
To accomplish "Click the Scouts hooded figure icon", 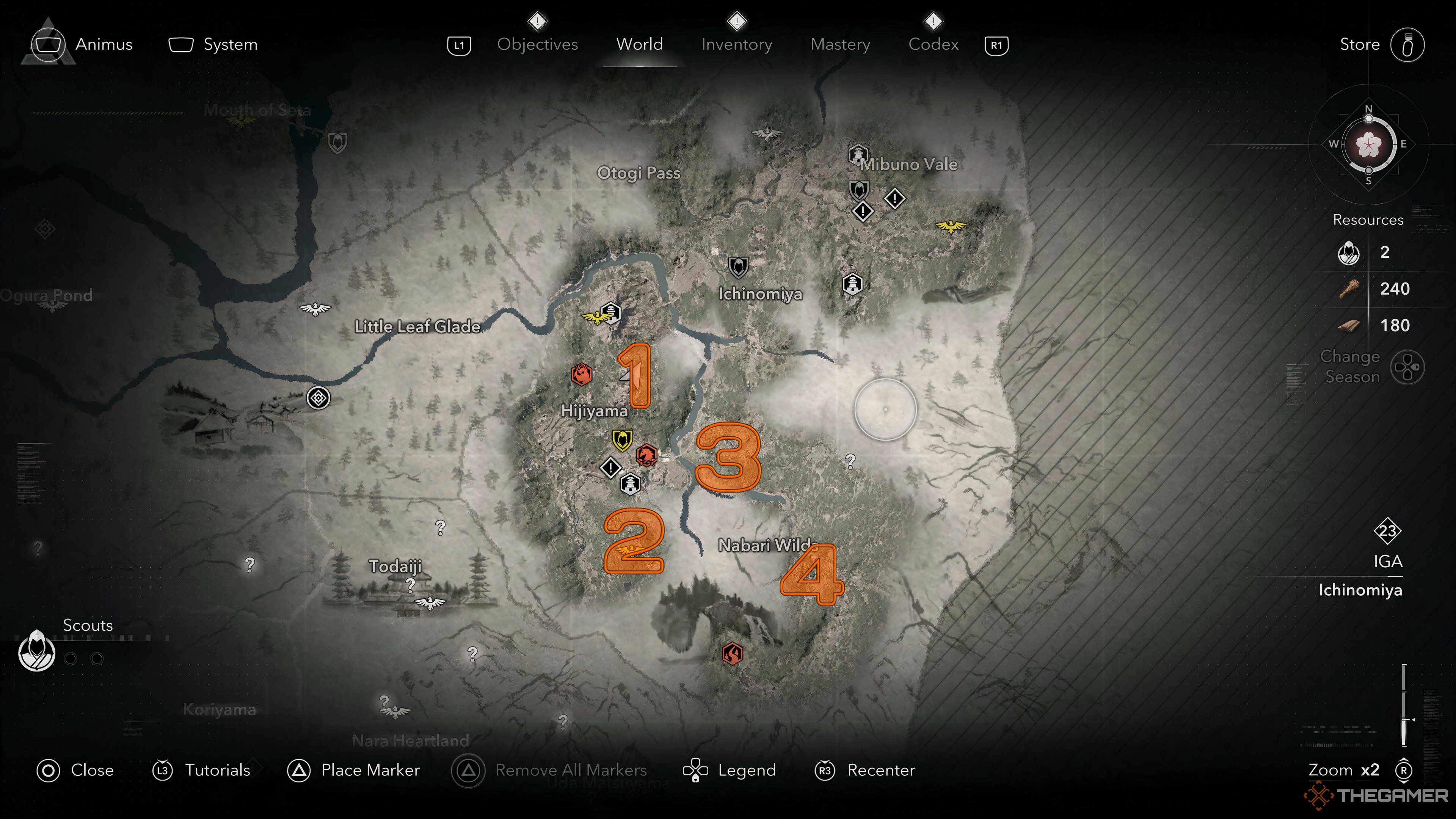I will (x=37, y=651).
